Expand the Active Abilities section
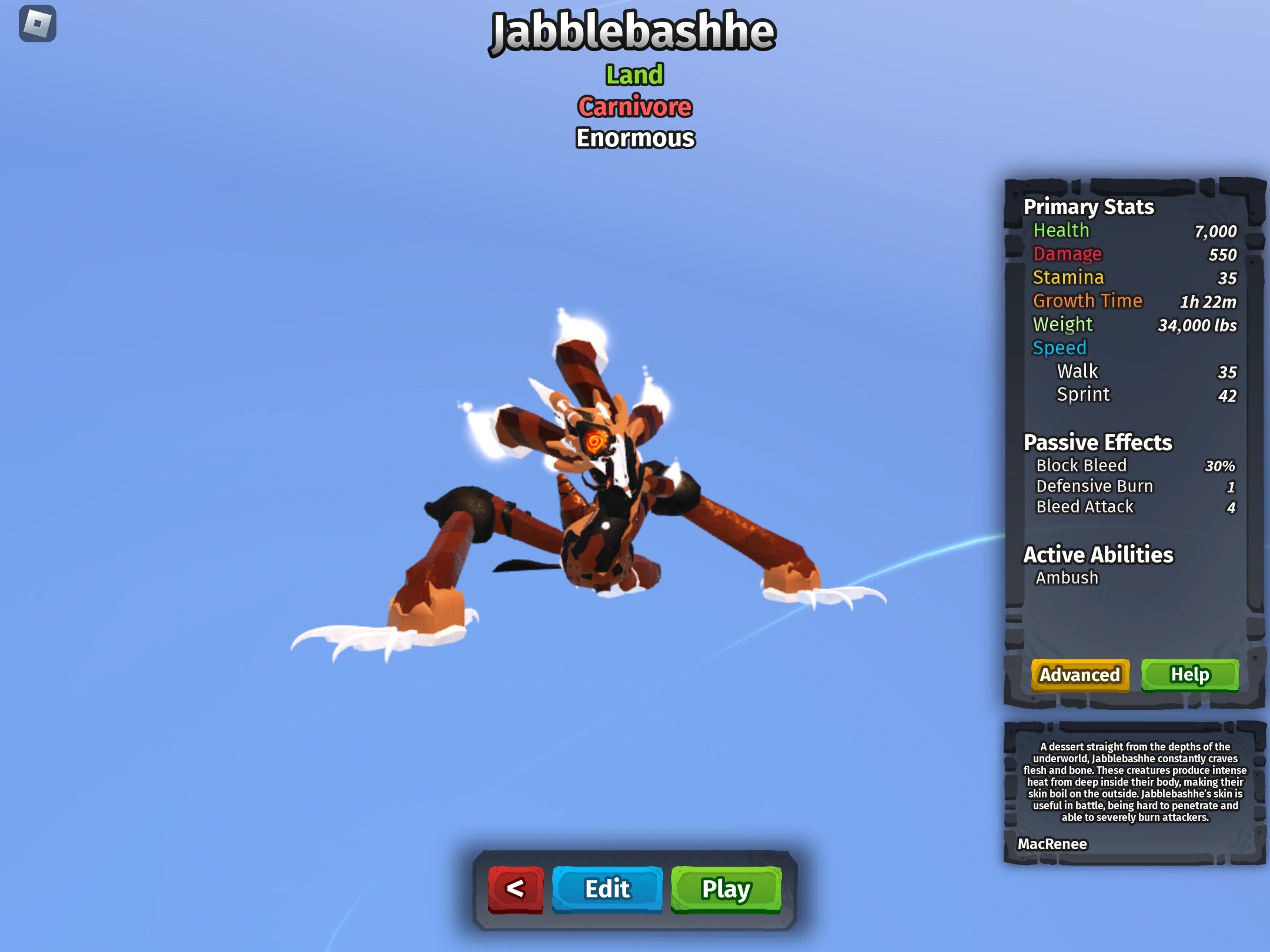Image resolution: width=1270 pixels, height=952 pixels. (x=1098, y=554)
